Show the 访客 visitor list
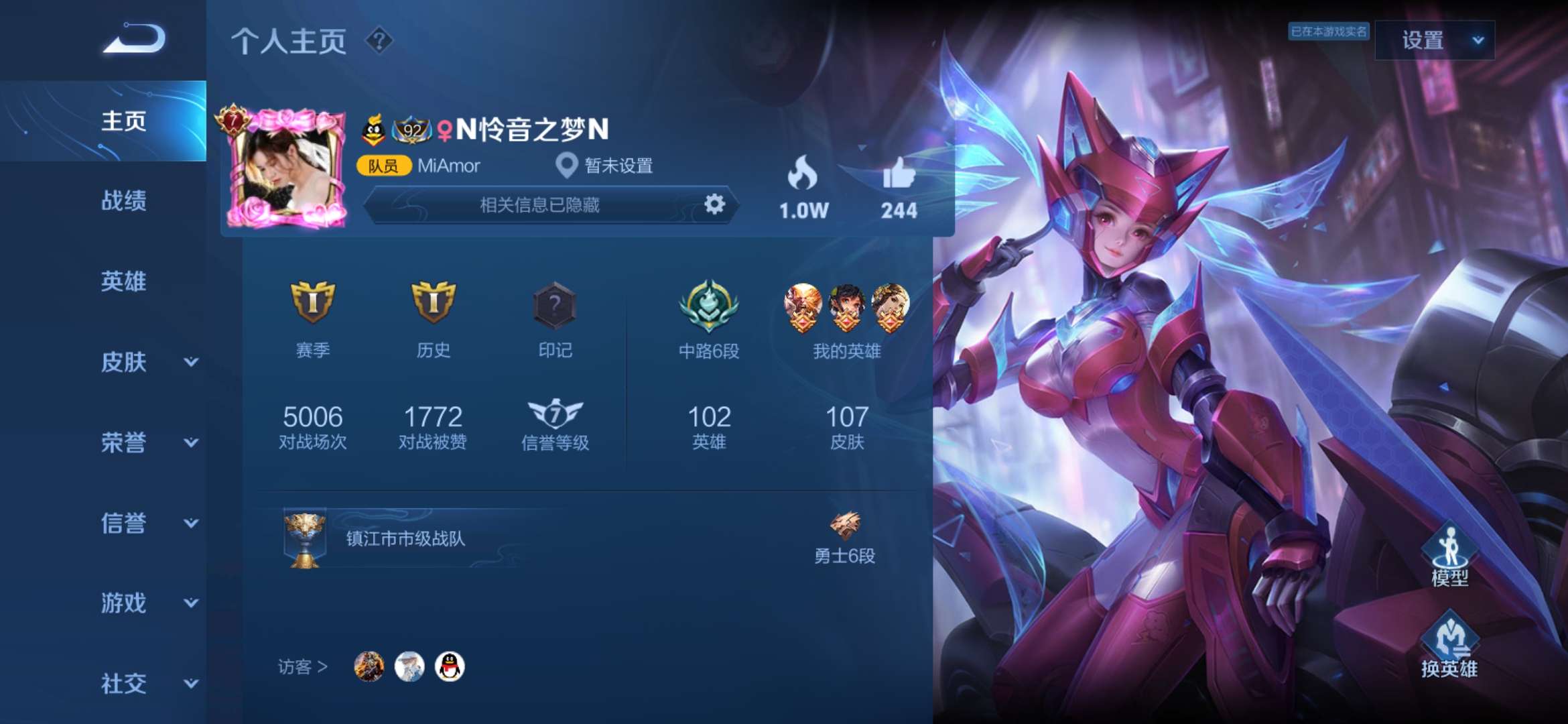This screenshot has width=1568, height=724. tap(303, 667)
